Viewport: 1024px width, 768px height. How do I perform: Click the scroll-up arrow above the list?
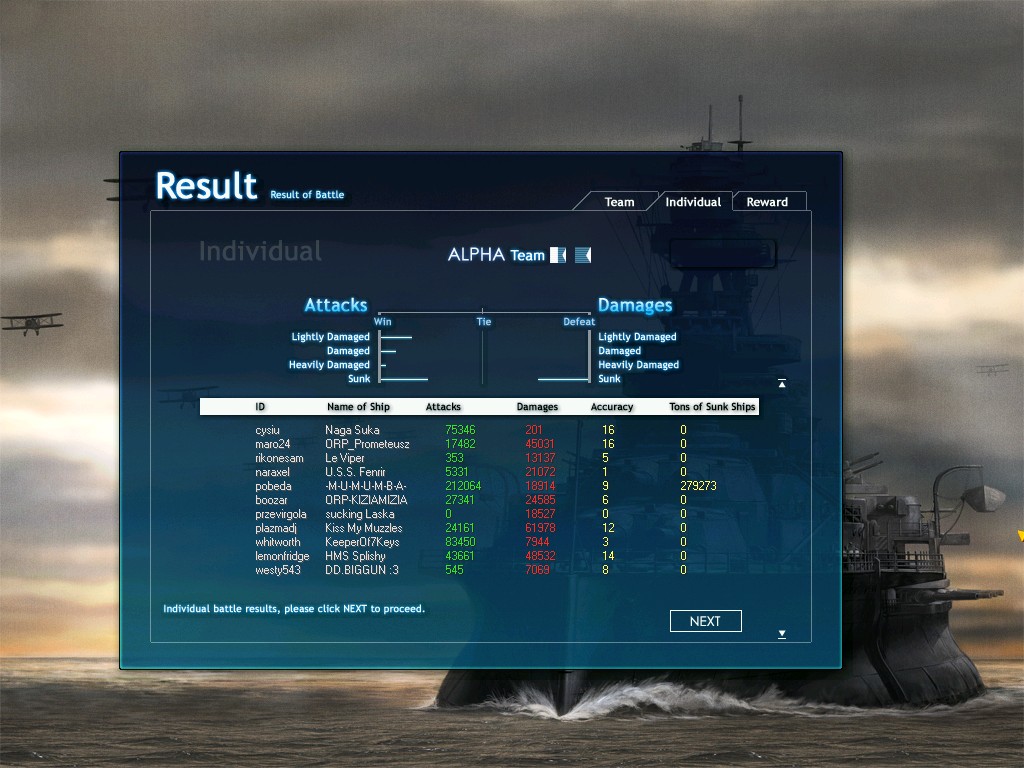click(x=781, y=383)
